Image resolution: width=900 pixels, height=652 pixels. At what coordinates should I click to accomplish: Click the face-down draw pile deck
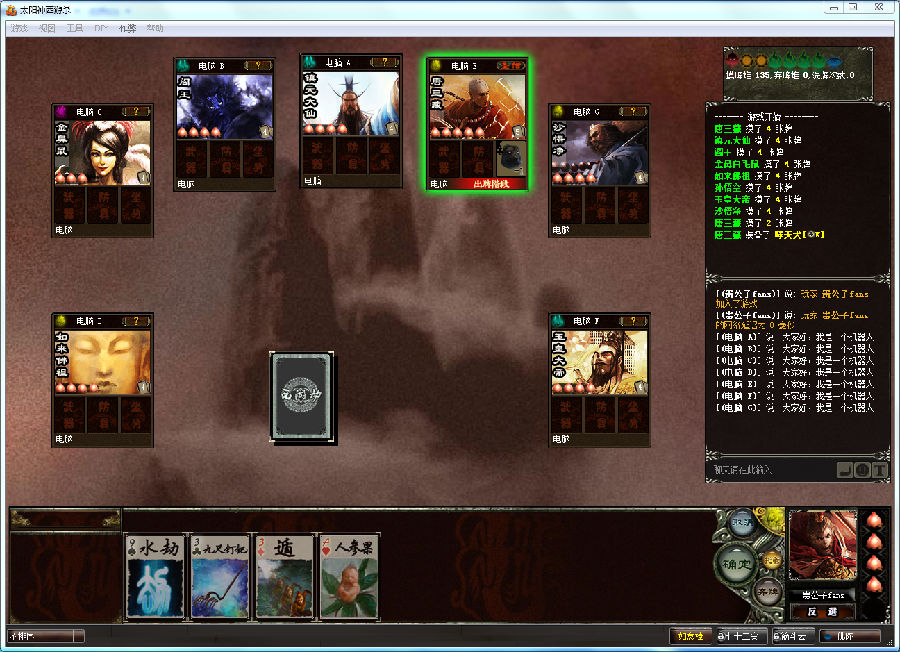tap(302, 396)
